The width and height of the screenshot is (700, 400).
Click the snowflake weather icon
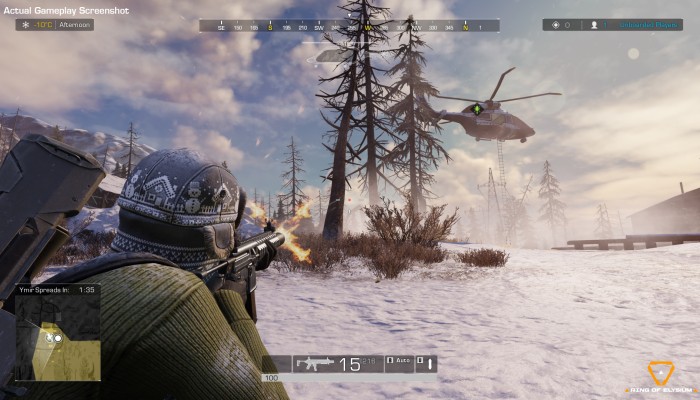click(x=25, y=24)
